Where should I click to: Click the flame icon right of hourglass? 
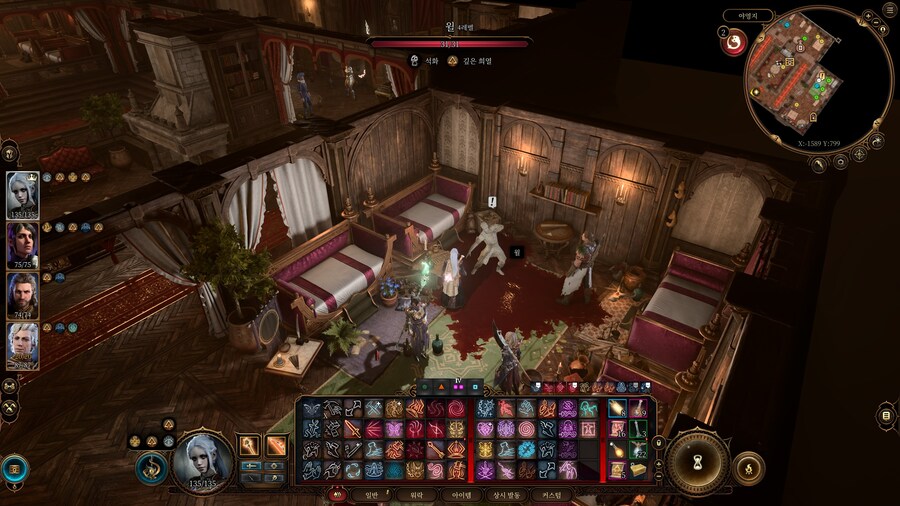click(x=747, y=466)
